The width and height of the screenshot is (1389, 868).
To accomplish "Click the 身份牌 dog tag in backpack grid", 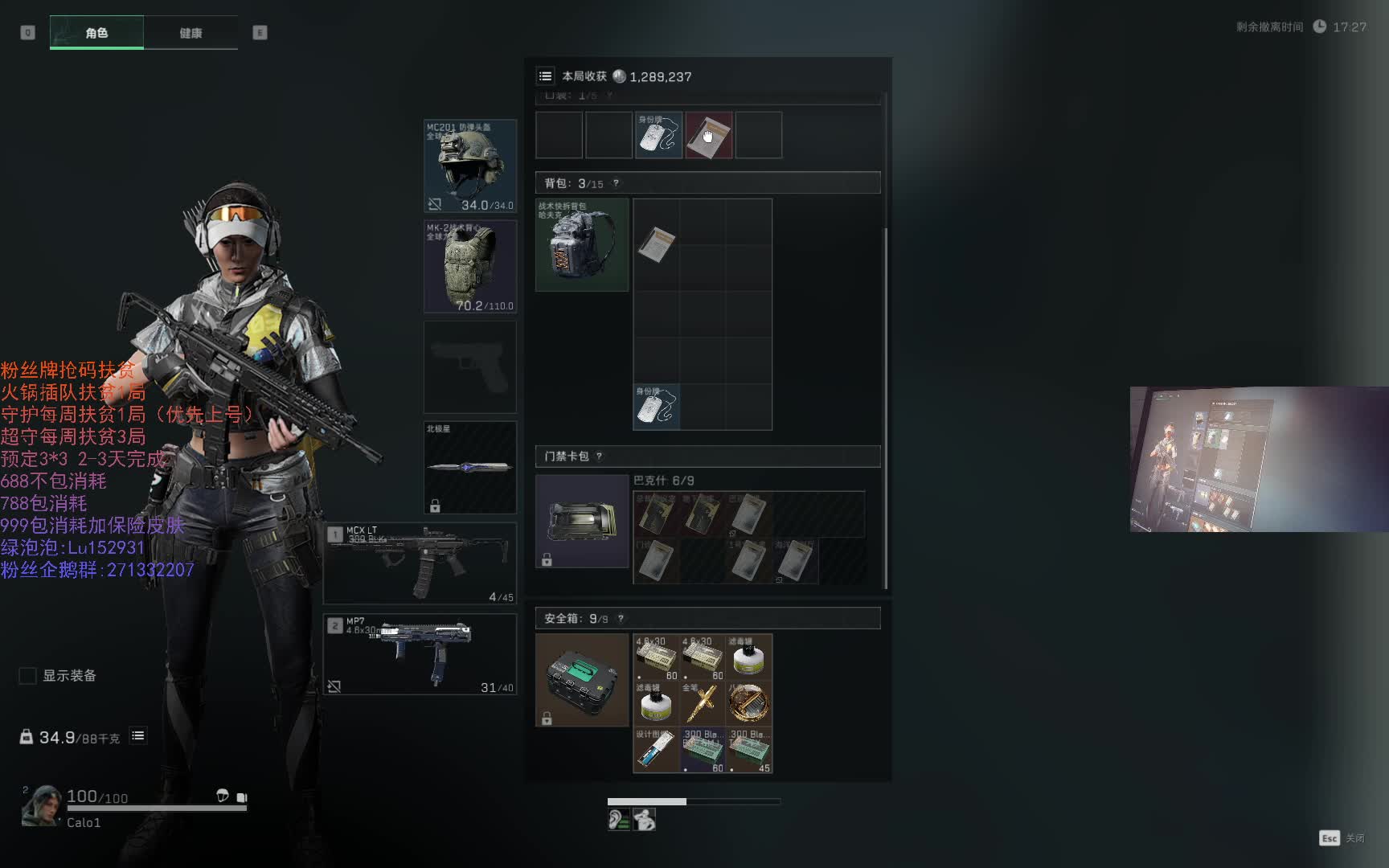I will pyautogui.click(x=656, y=406).
